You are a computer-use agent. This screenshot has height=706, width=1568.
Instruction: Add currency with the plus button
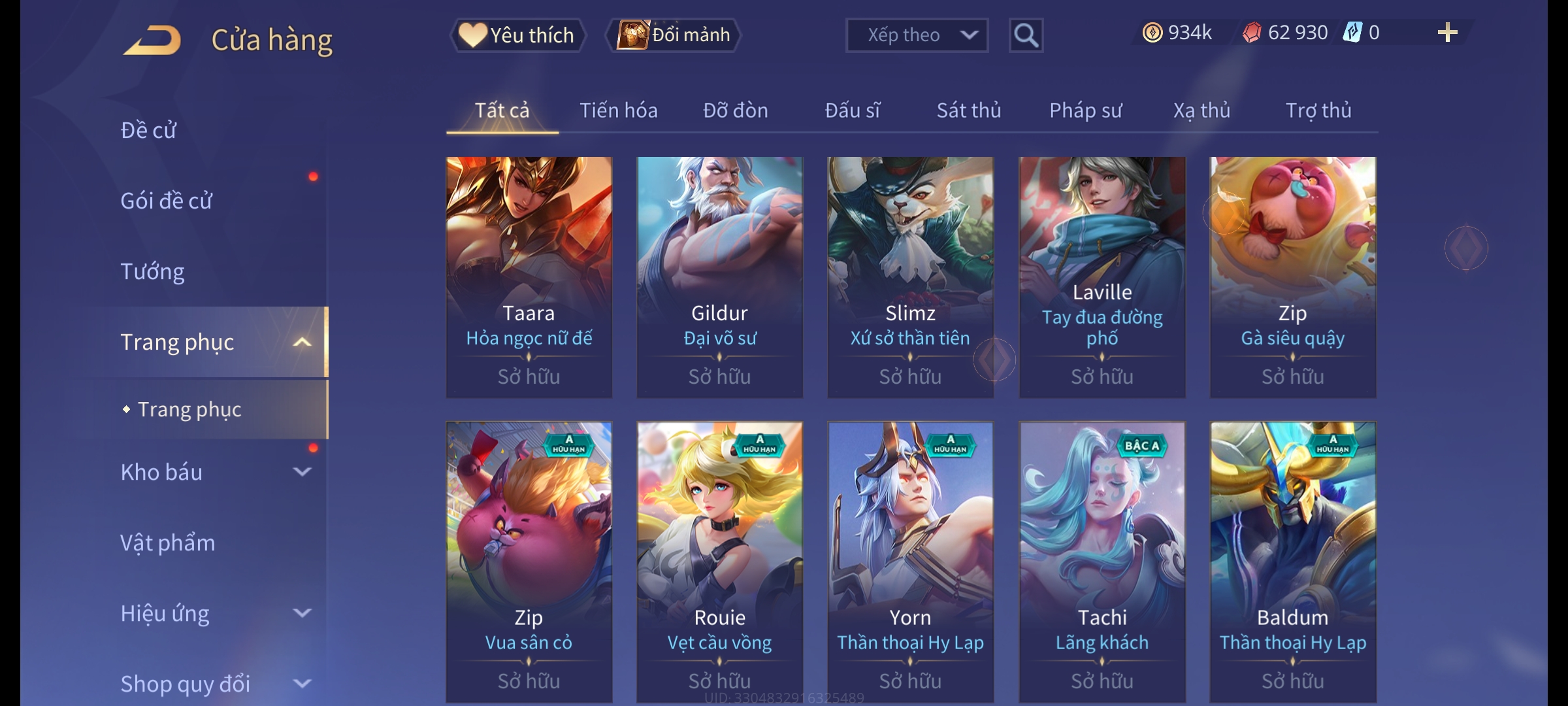click(1447, 33)
